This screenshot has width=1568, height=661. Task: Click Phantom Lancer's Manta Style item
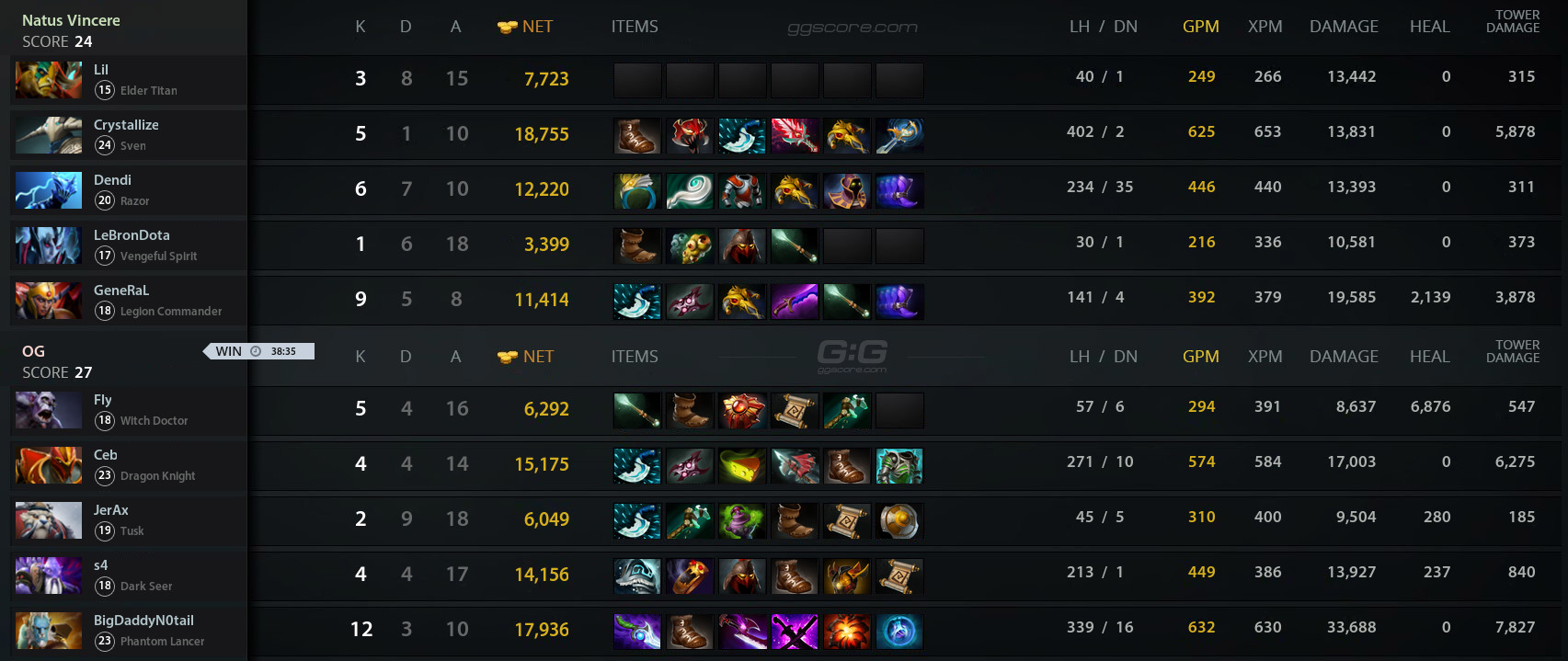point(795,632)
